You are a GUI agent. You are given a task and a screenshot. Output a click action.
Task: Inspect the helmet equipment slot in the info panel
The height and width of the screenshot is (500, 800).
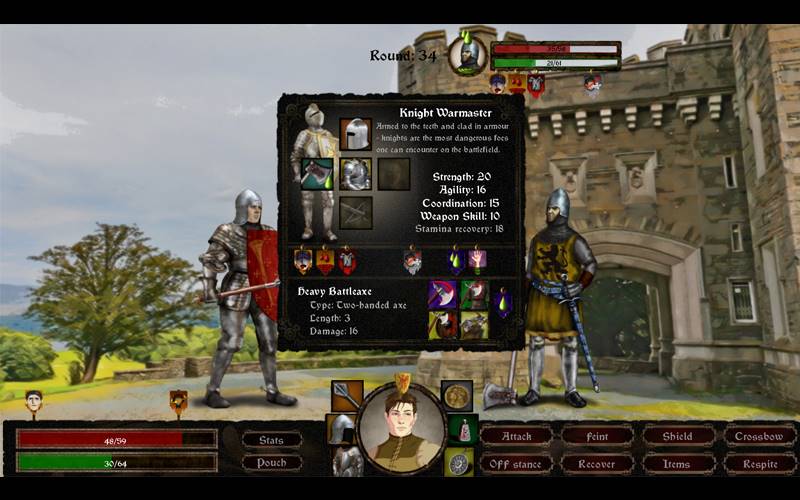click(355, 134)
